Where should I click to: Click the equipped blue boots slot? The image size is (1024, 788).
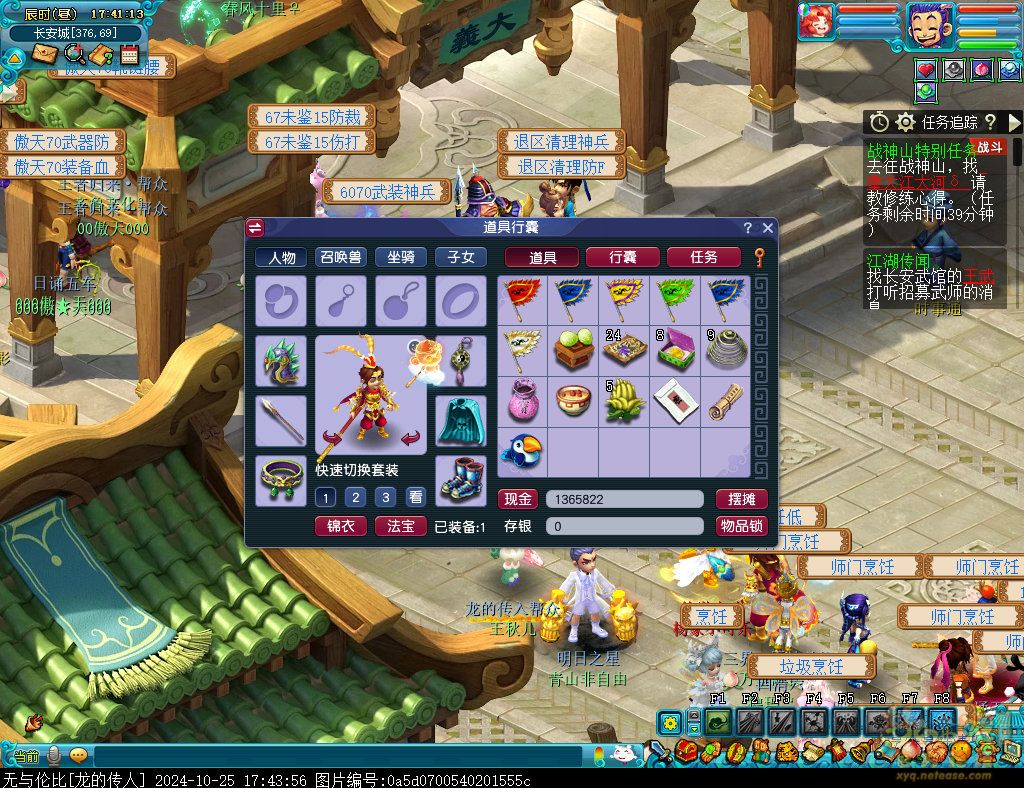click(461, 481)
